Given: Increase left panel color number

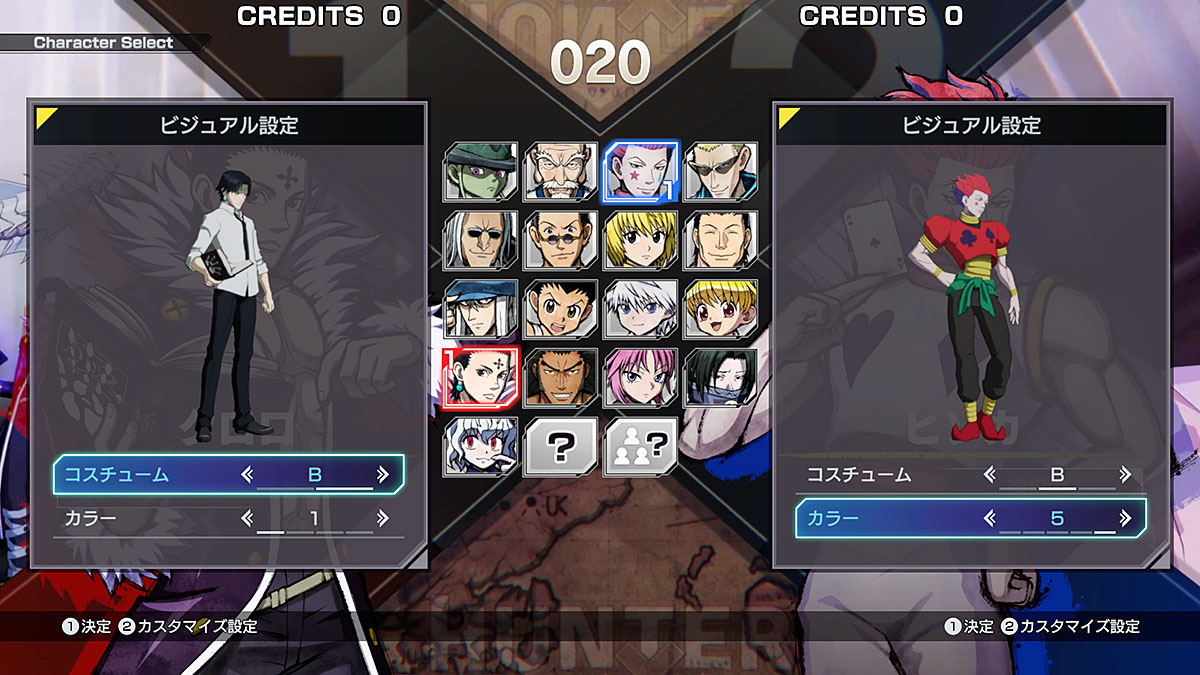Looking at the screenshot, I should click(x=382, y=518).
